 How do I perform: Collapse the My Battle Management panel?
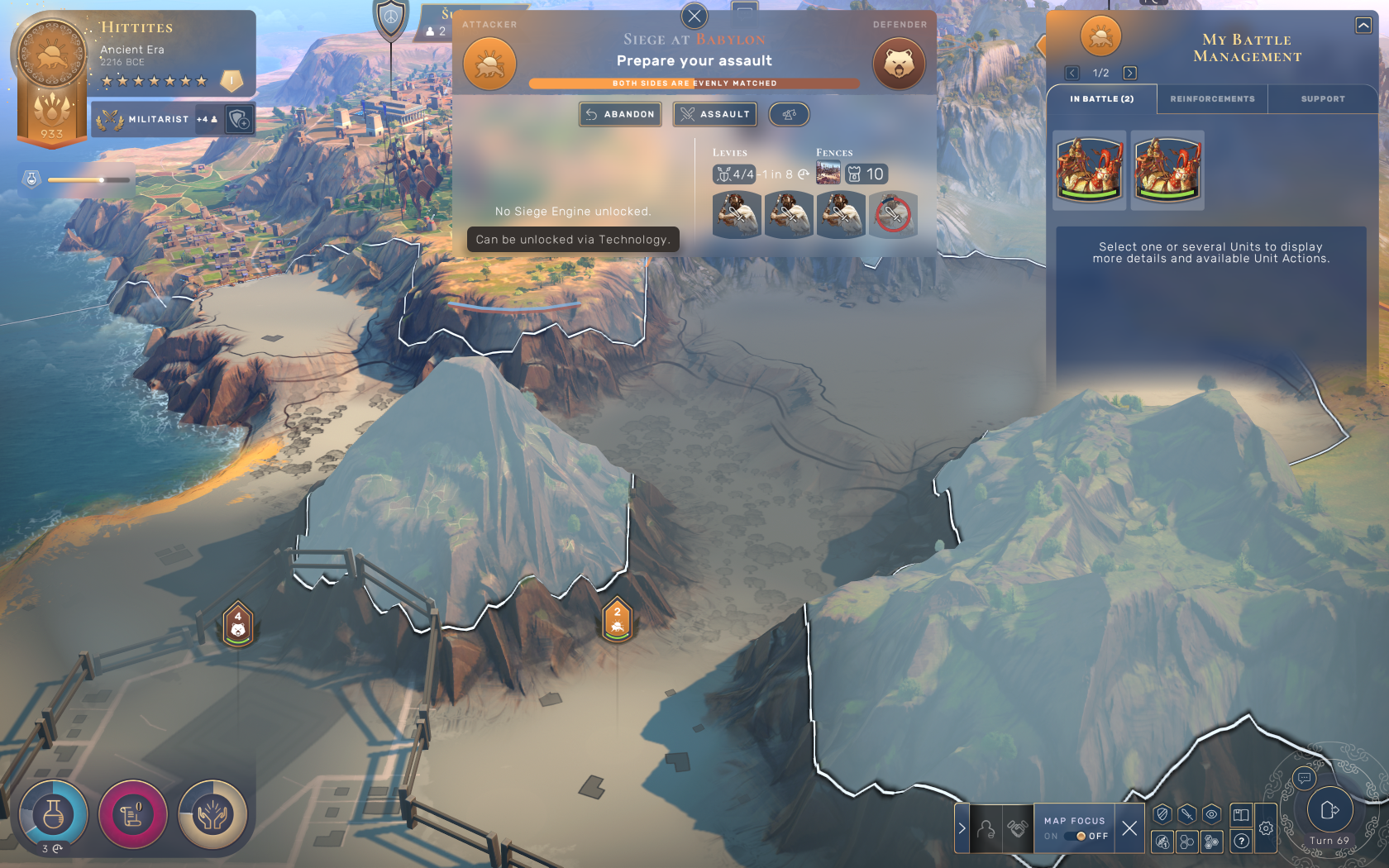(x=1363, y=26)
